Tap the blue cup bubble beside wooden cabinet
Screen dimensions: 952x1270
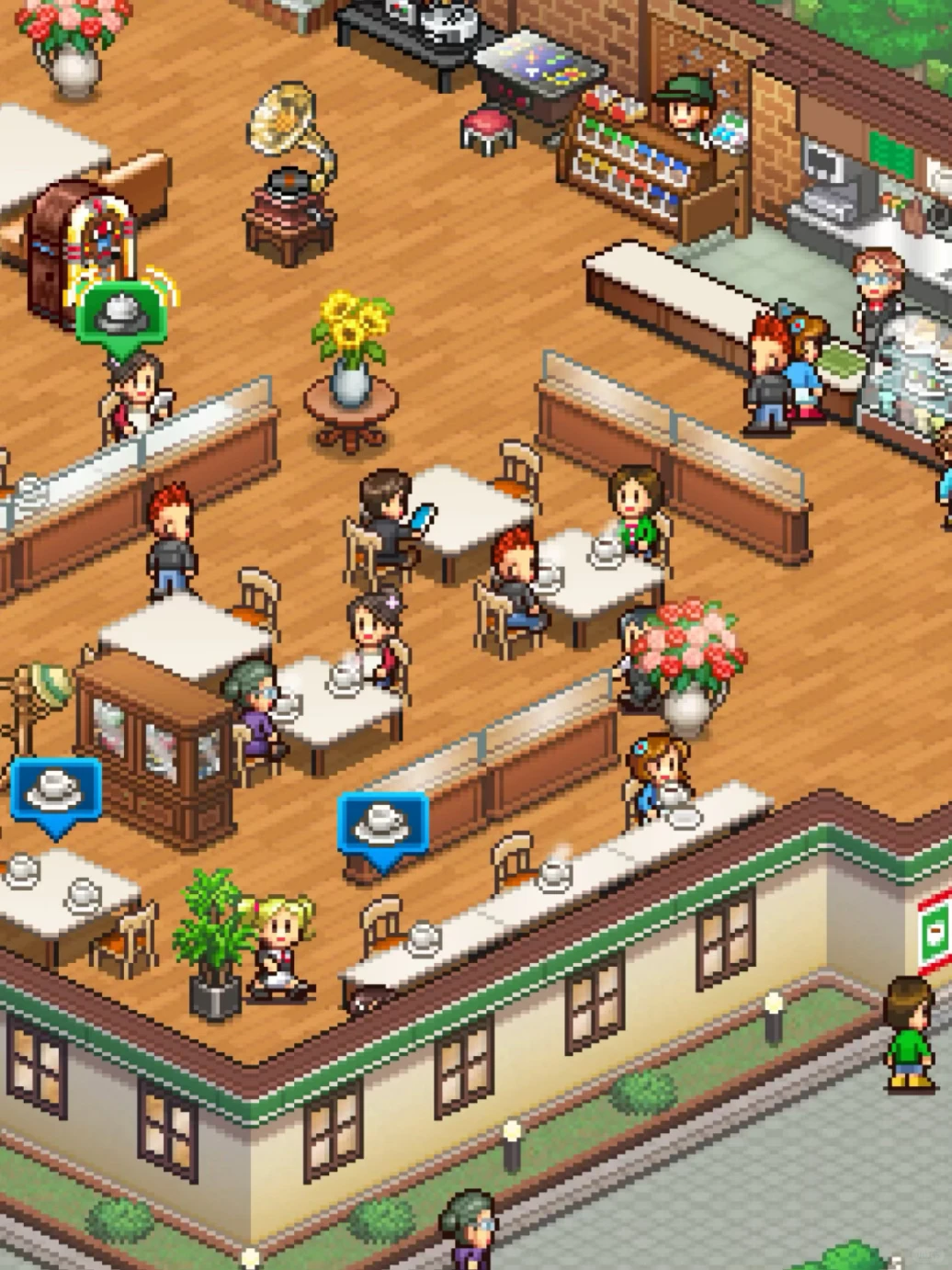pyautogui.click(x=55, y=790)
